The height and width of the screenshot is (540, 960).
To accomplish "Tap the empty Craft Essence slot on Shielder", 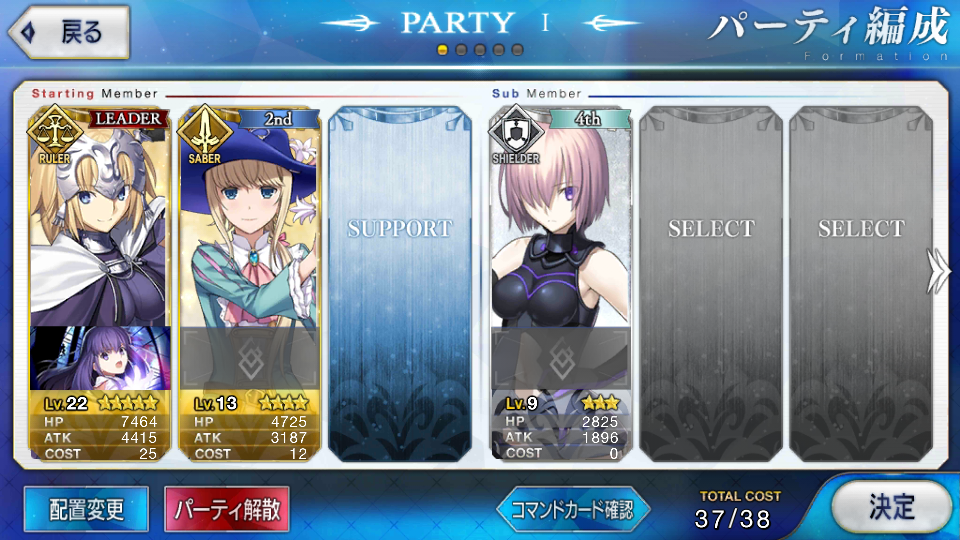I will click(x=559, y=358).
